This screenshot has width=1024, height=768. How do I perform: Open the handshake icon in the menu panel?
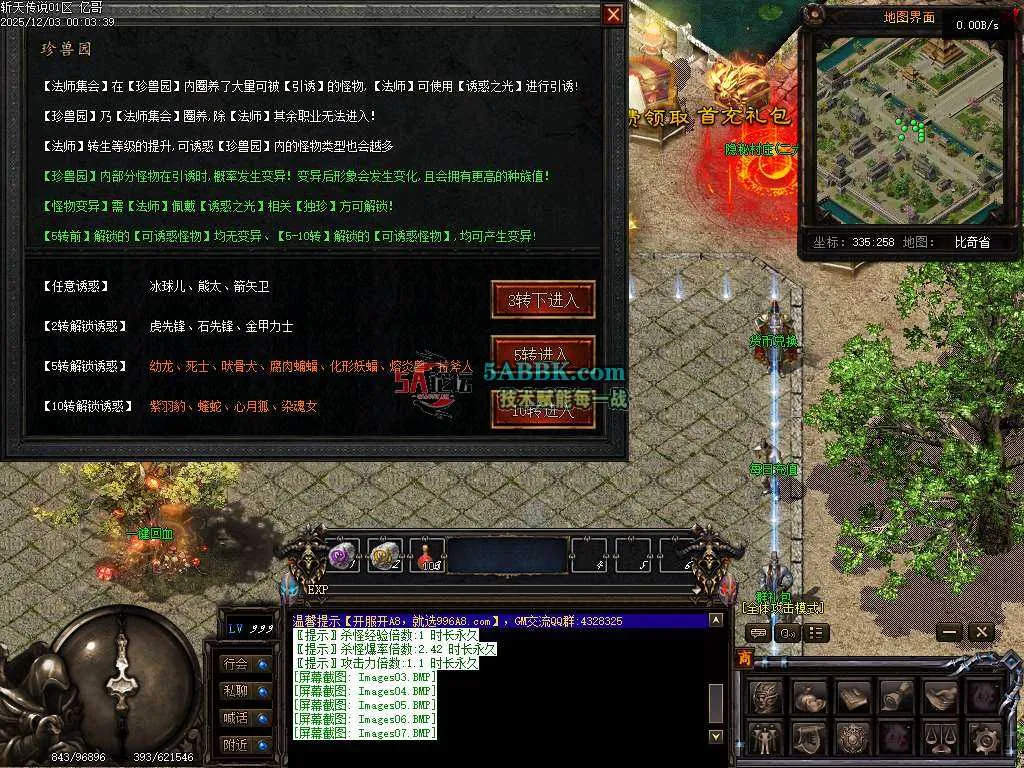tap(940, 696)
